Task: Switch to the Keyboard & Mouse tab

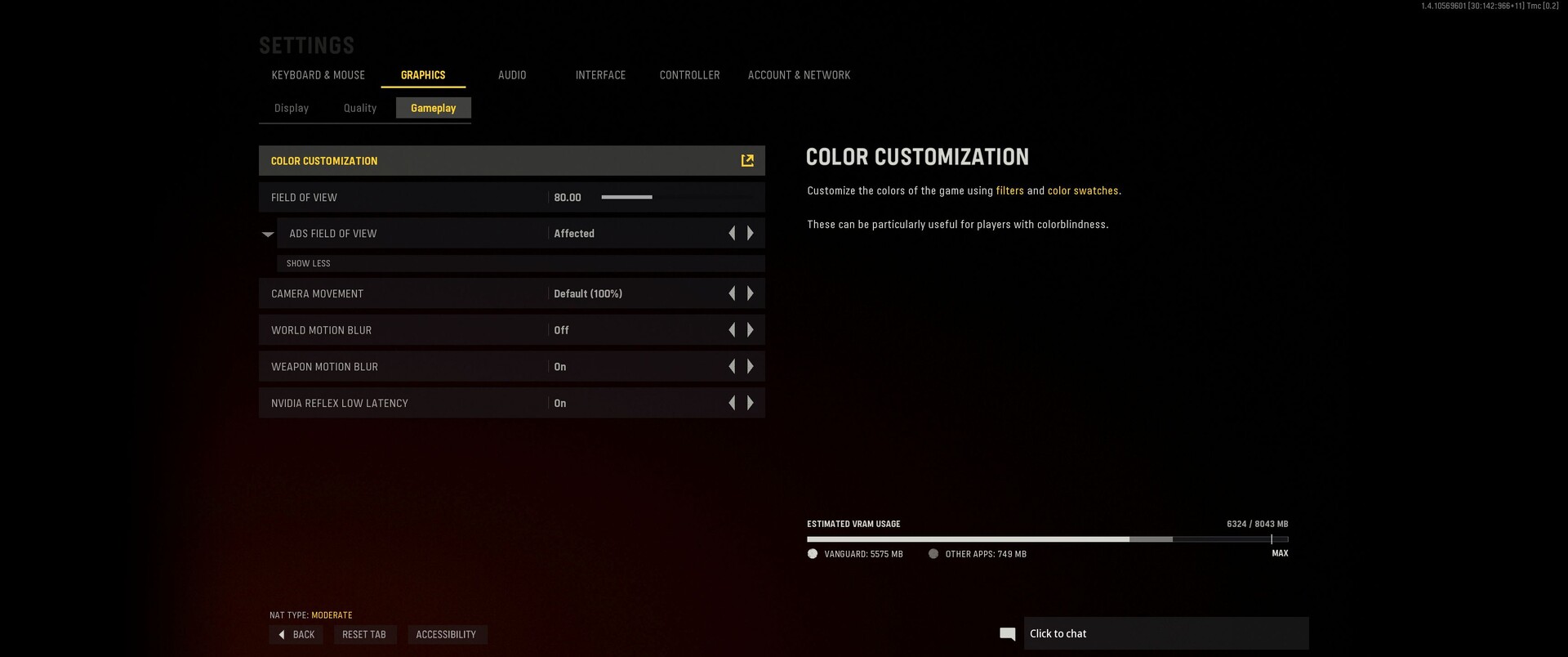Action: tap(318, 75)
